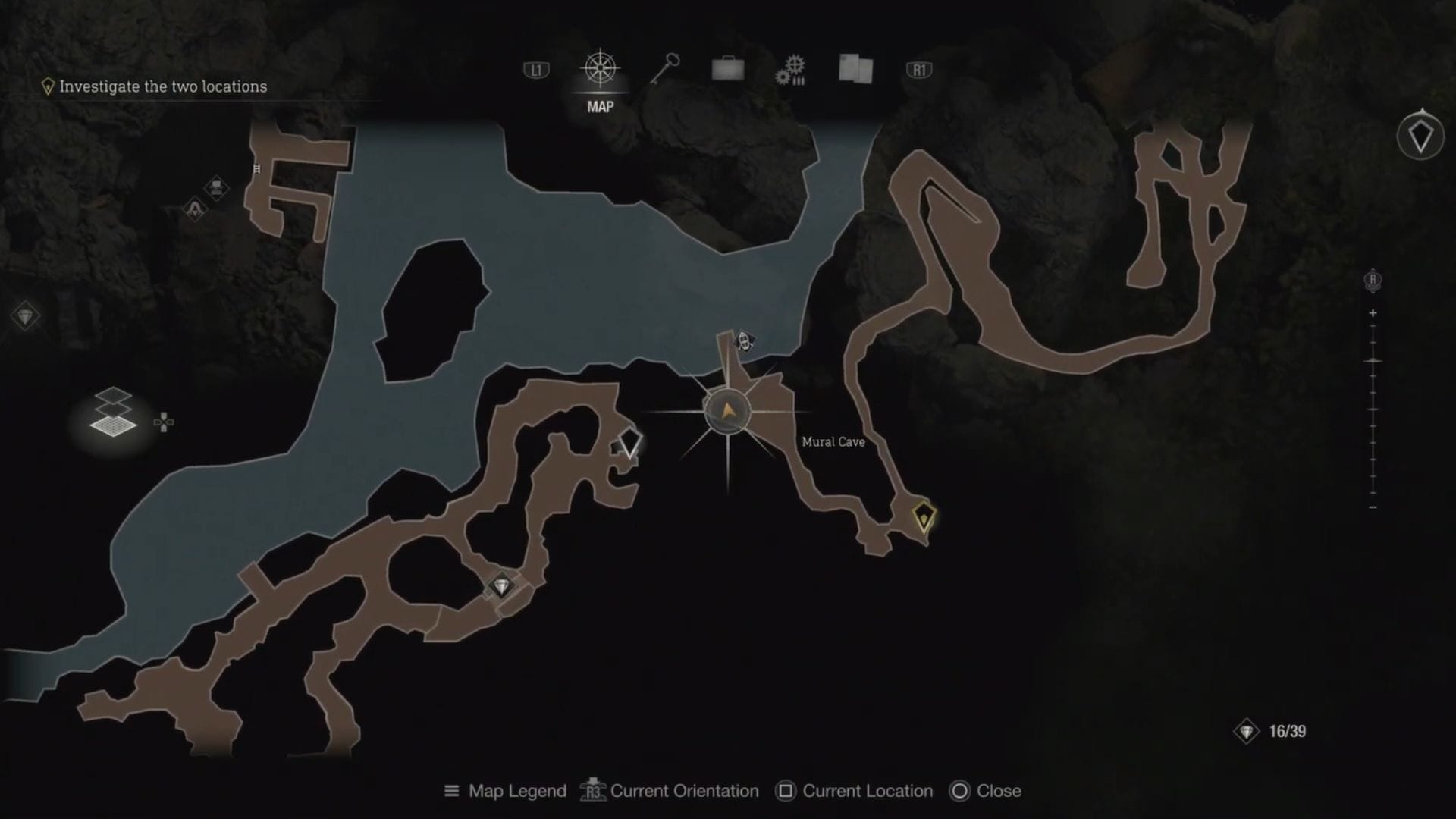Expand the d-pad navigation control
The image size is (1456, 819).
[165, 422]
